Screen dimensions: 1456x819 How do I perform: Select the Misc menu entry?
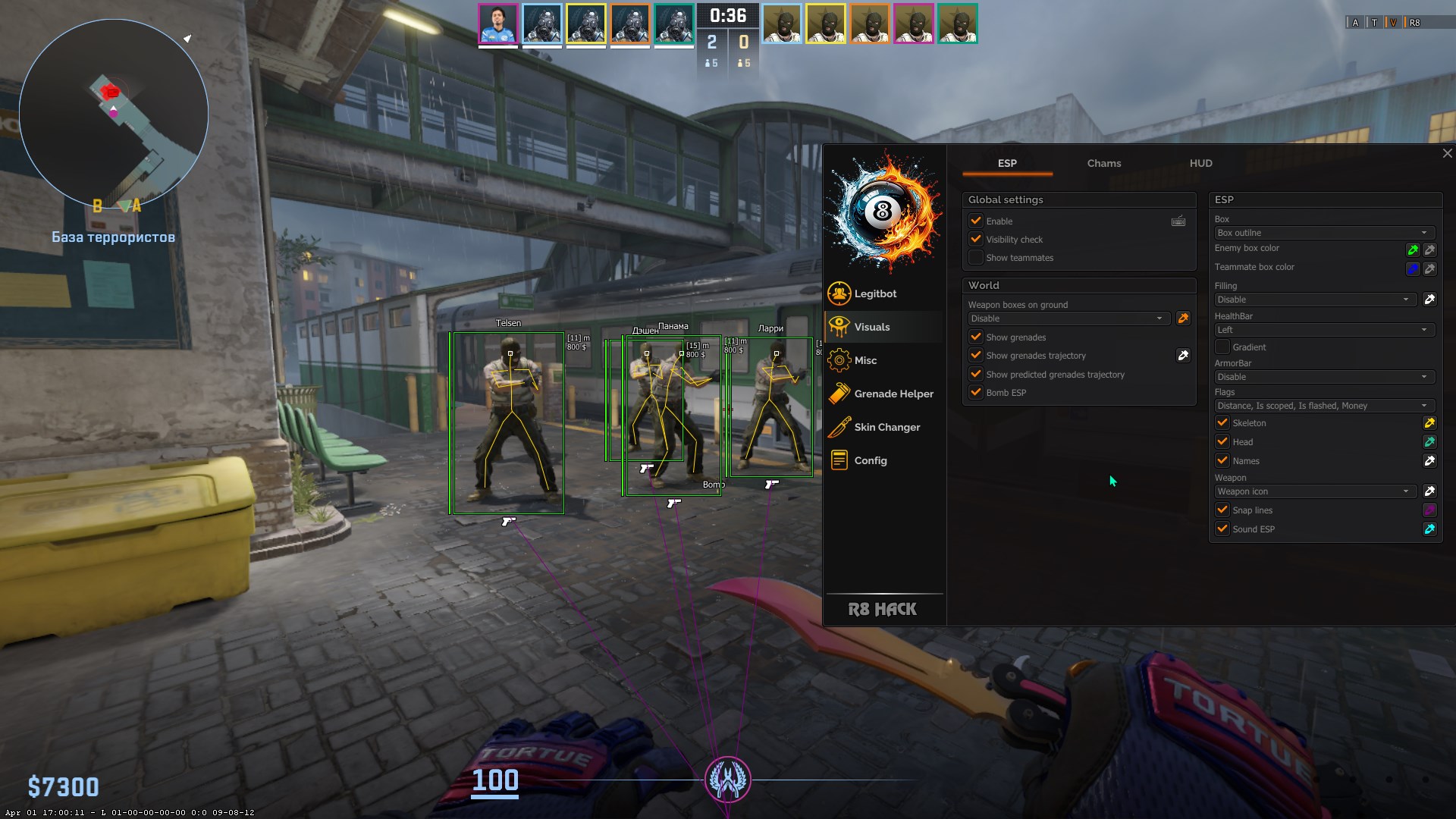(864, 360)
